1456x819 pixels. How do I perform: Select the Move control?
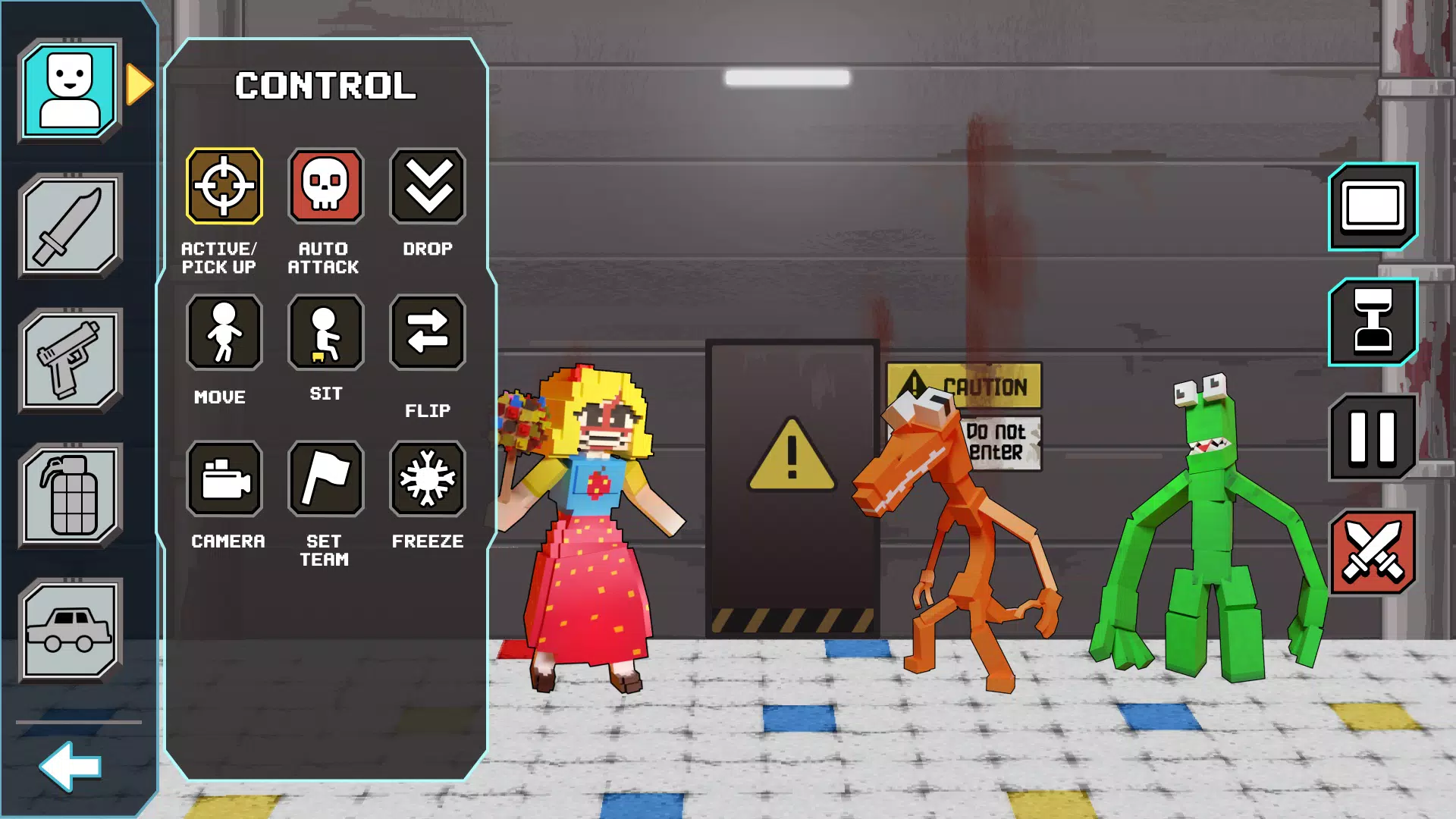coord(224,333)
